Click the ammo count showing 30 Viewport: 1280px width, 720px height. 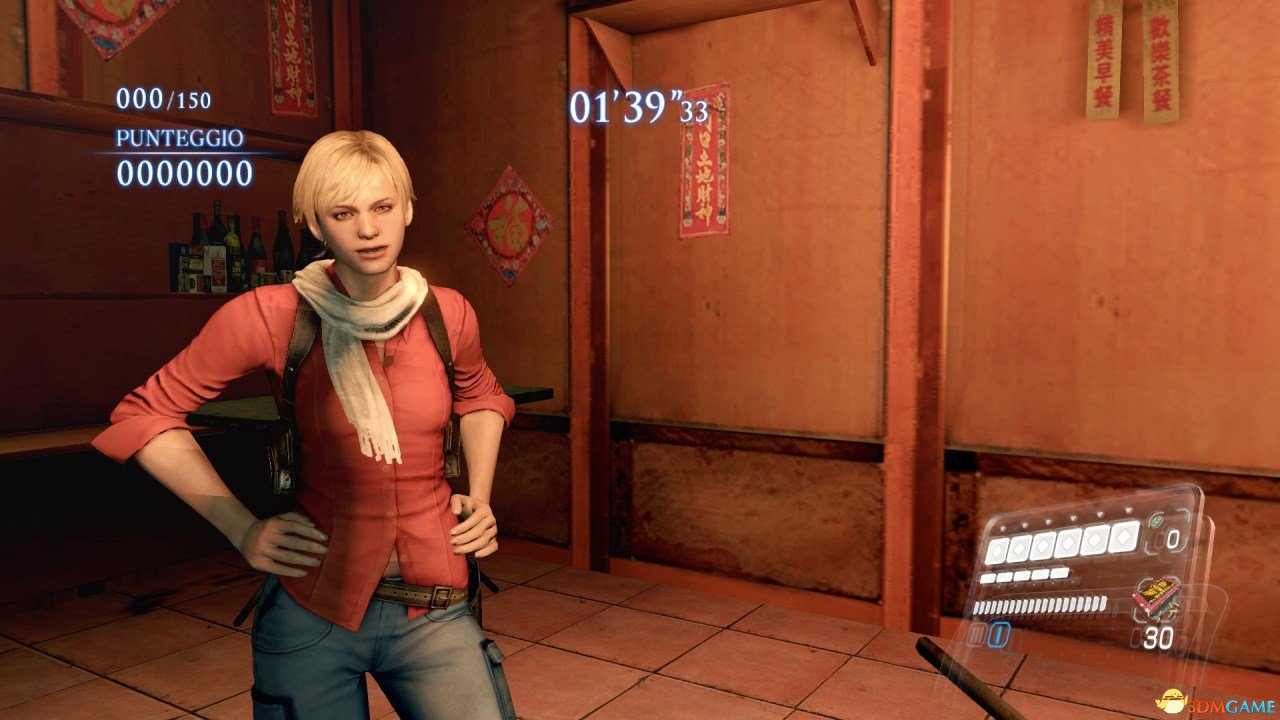1158,636
